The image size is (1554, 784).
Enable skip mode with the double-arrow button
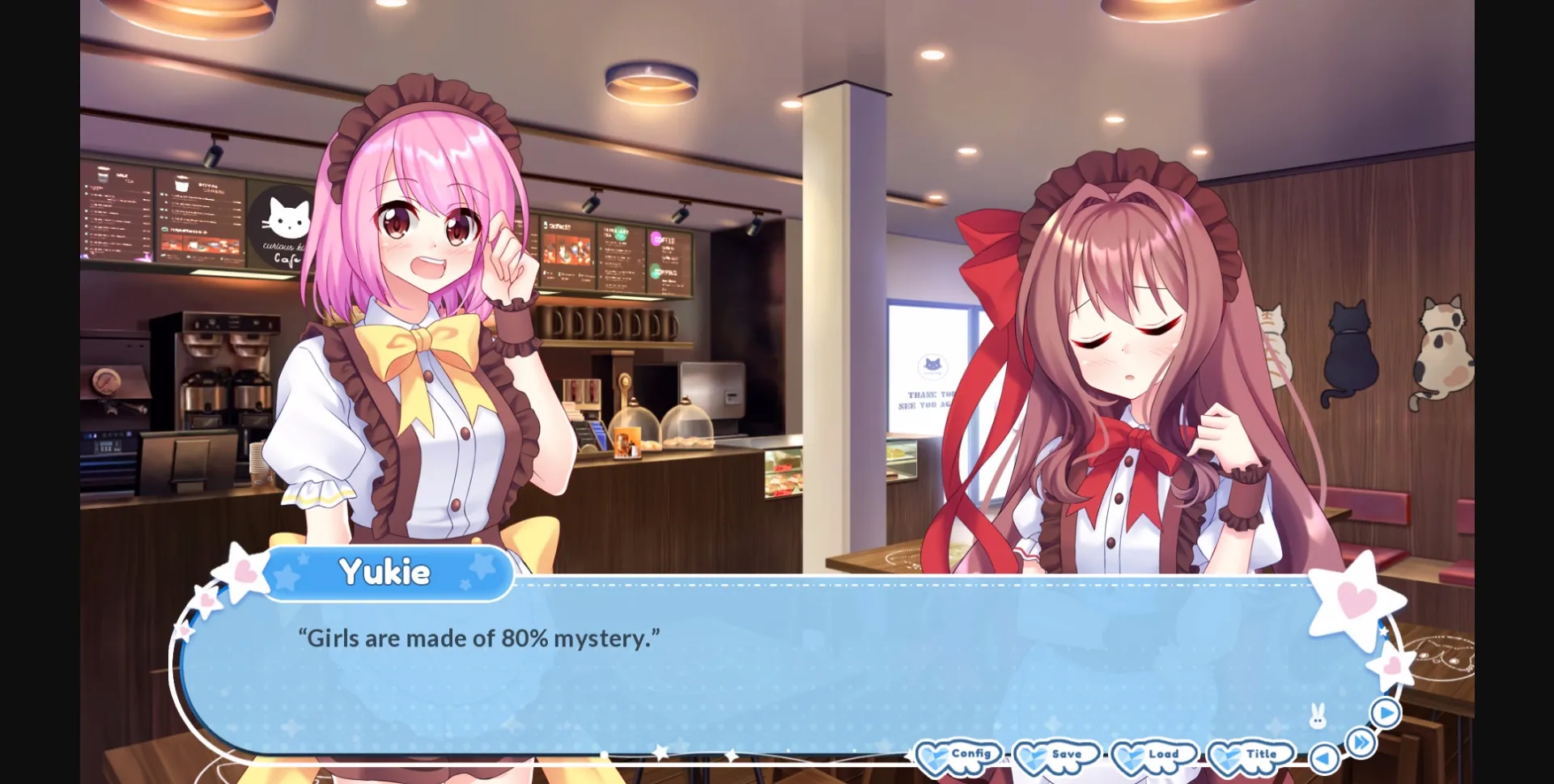coord(1361,740)
